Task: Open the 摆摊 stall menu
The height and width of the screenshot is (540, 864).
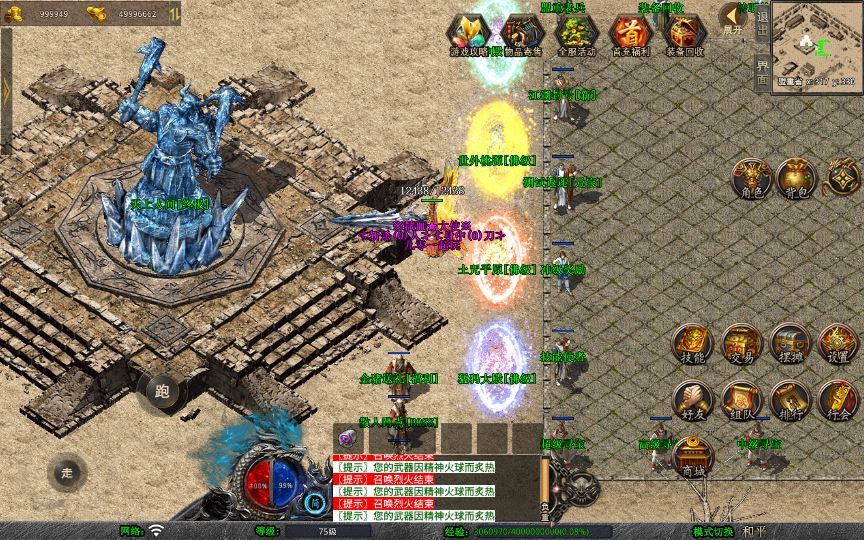Action: coord(789,343)
